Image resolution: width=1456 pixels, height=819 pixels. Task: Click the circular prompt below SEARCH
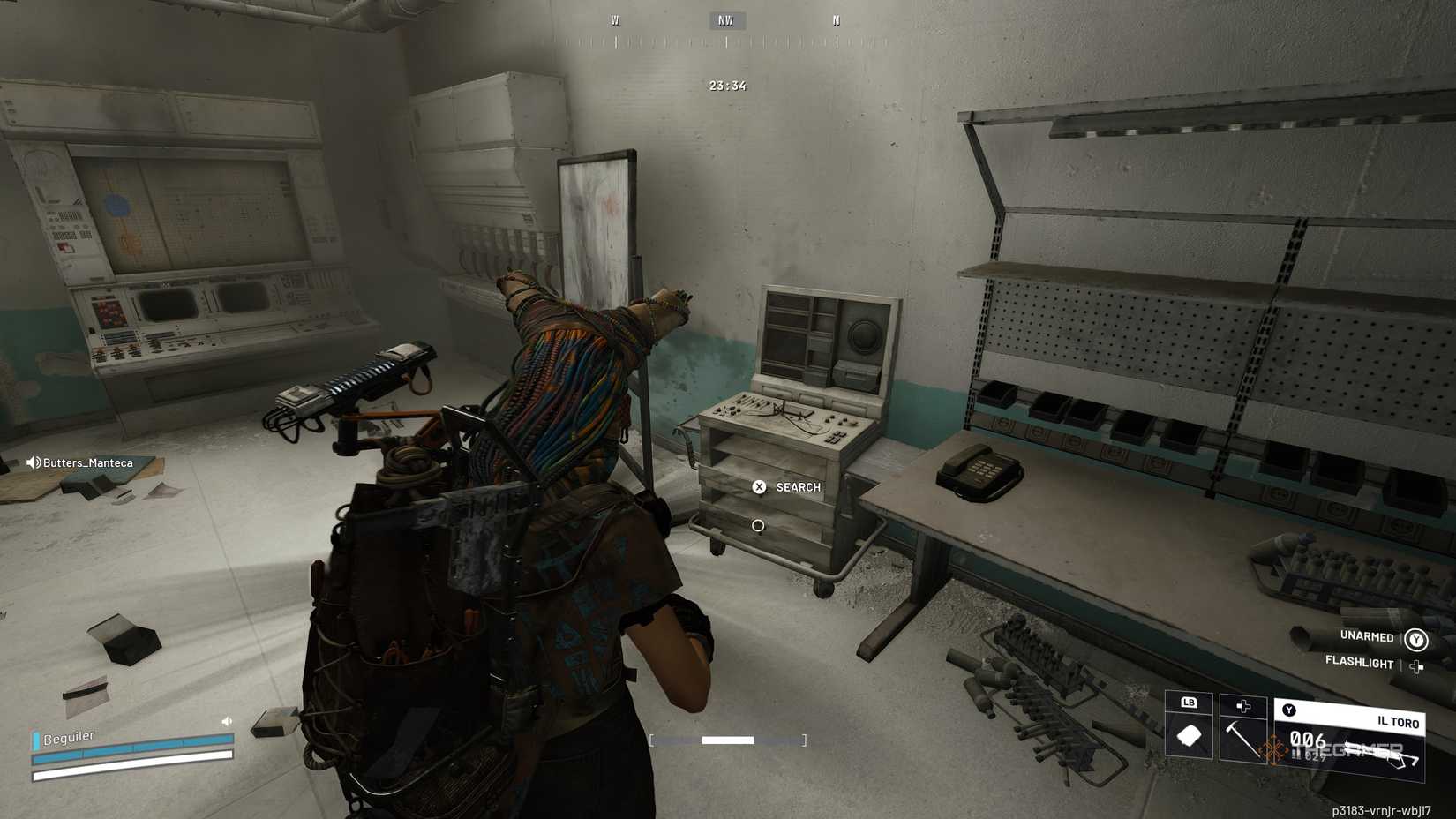click(759, 524)
